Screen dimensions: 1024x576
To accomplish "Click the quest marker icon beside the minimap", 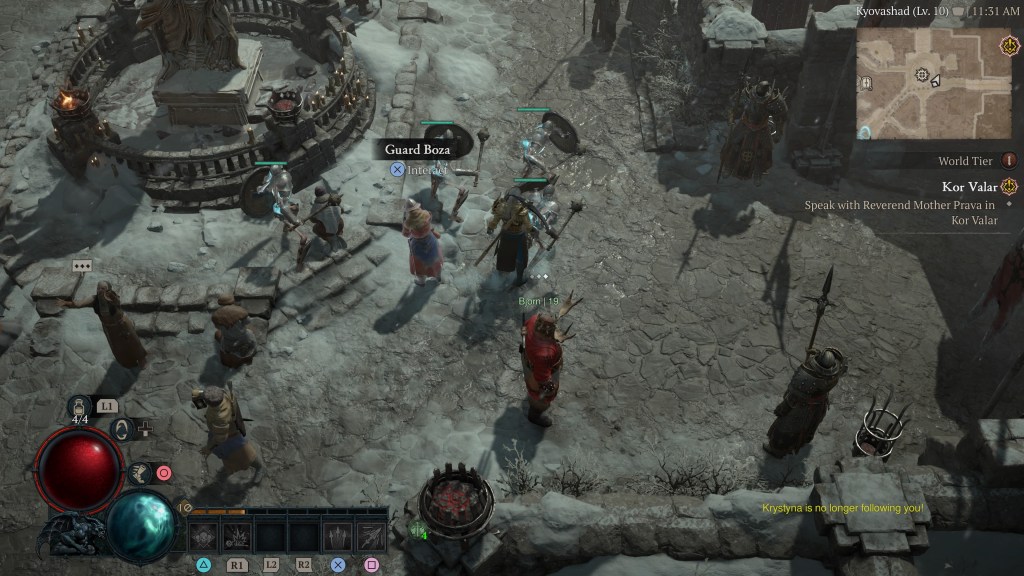I will pyautogui.click(x=1009, y=46).
